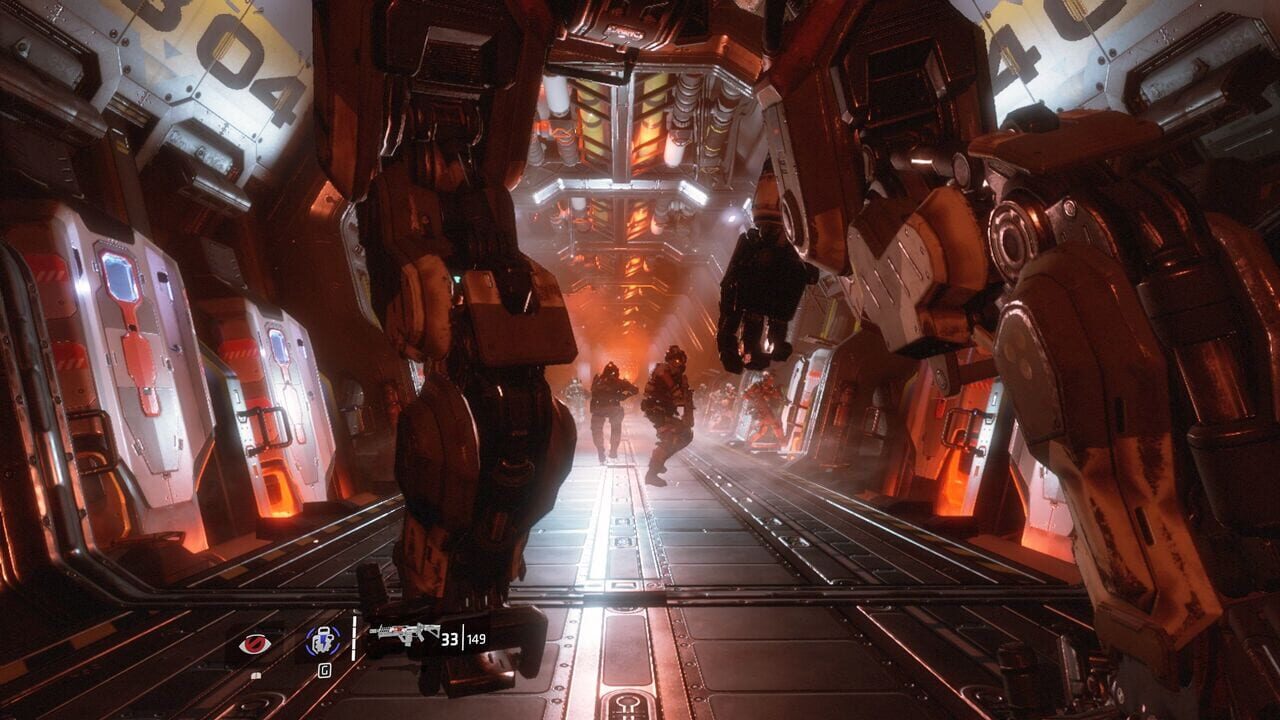Image resolution: width=1280 pixels, height=720 pixels.
Task: Expand the reserve ammo readout showing 149
Action: coord(476,640)
